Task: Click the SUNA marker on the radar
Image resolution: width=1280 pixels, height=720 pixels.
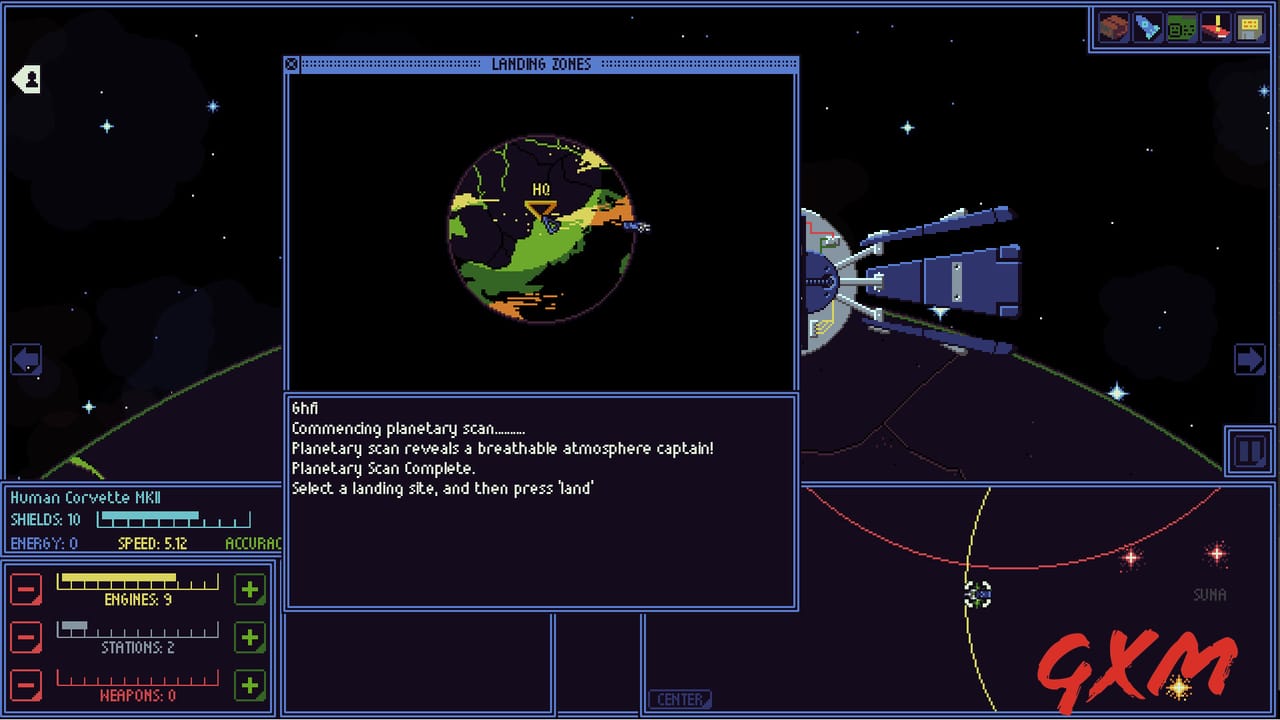Action: [x=1209, y=595]
